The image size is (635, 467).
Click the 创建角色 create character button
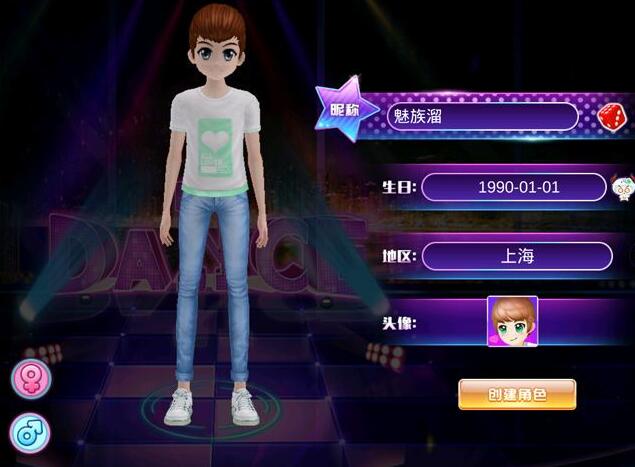click(517, 394)
